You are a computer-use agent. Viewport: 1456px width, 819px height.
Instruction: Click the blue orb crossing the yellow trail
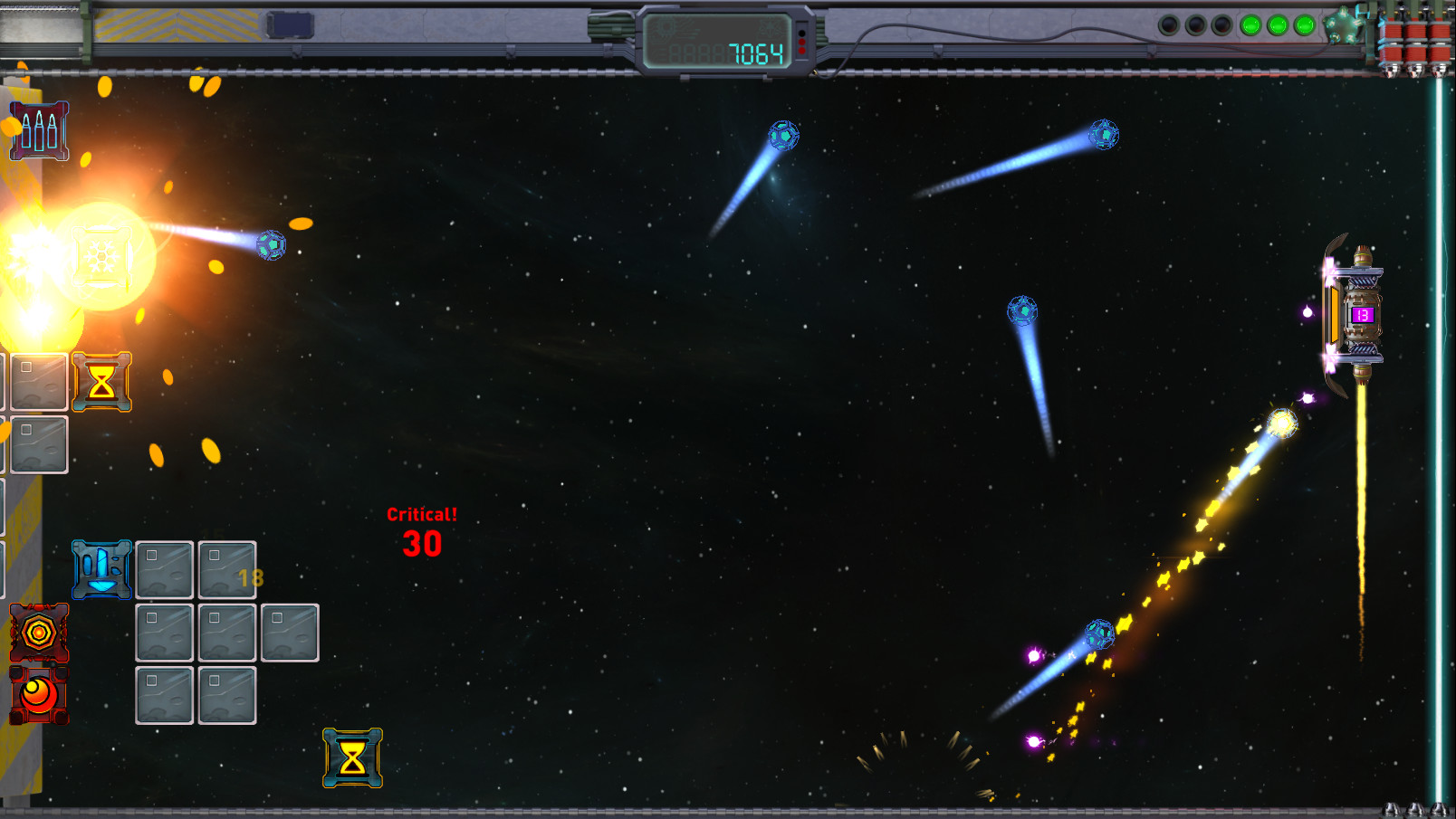click(x=1101, y=633)
